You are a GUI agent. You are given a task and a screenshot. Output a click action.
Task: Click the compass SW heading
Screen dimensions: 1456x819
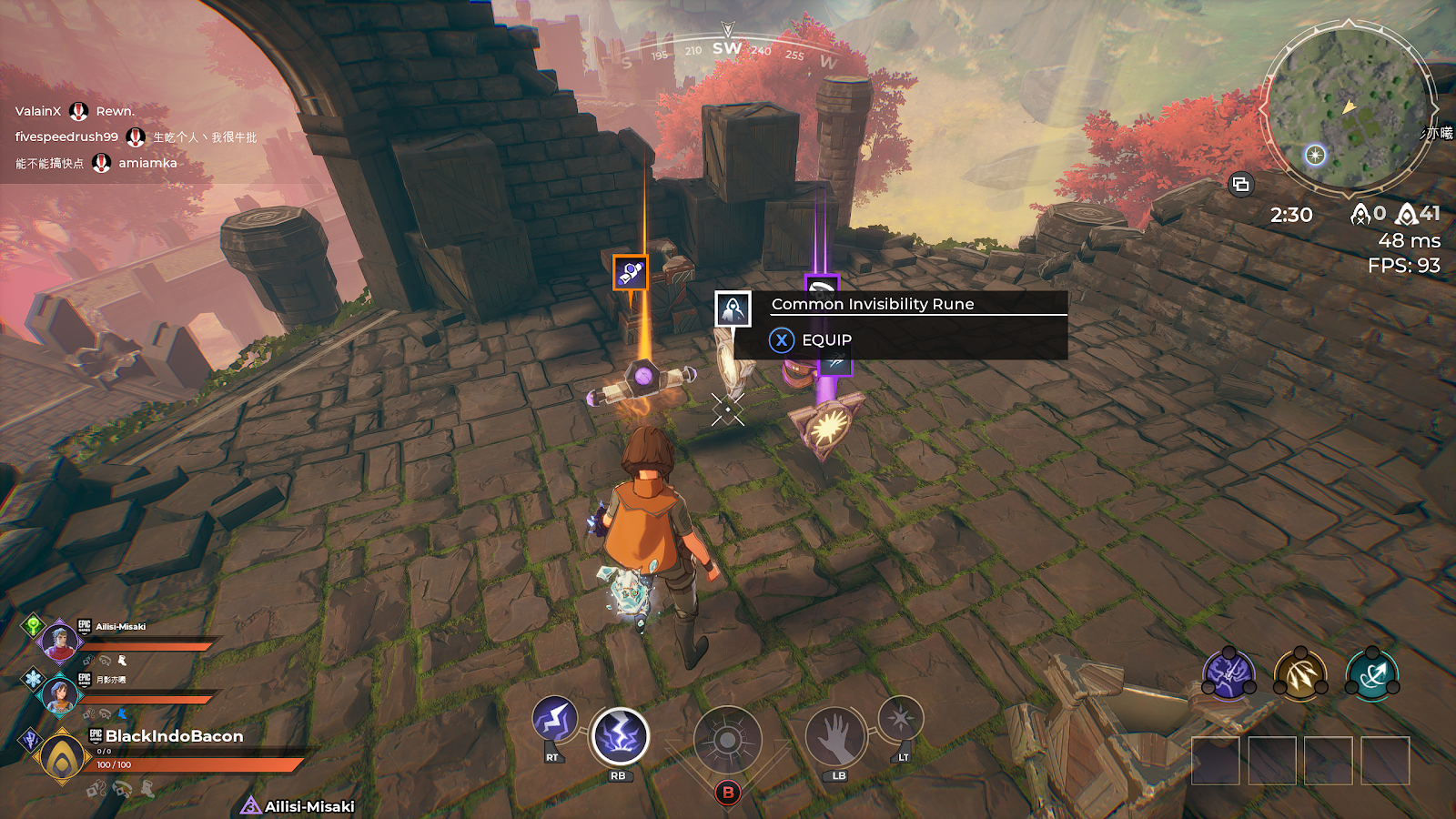tap(727, 48)
